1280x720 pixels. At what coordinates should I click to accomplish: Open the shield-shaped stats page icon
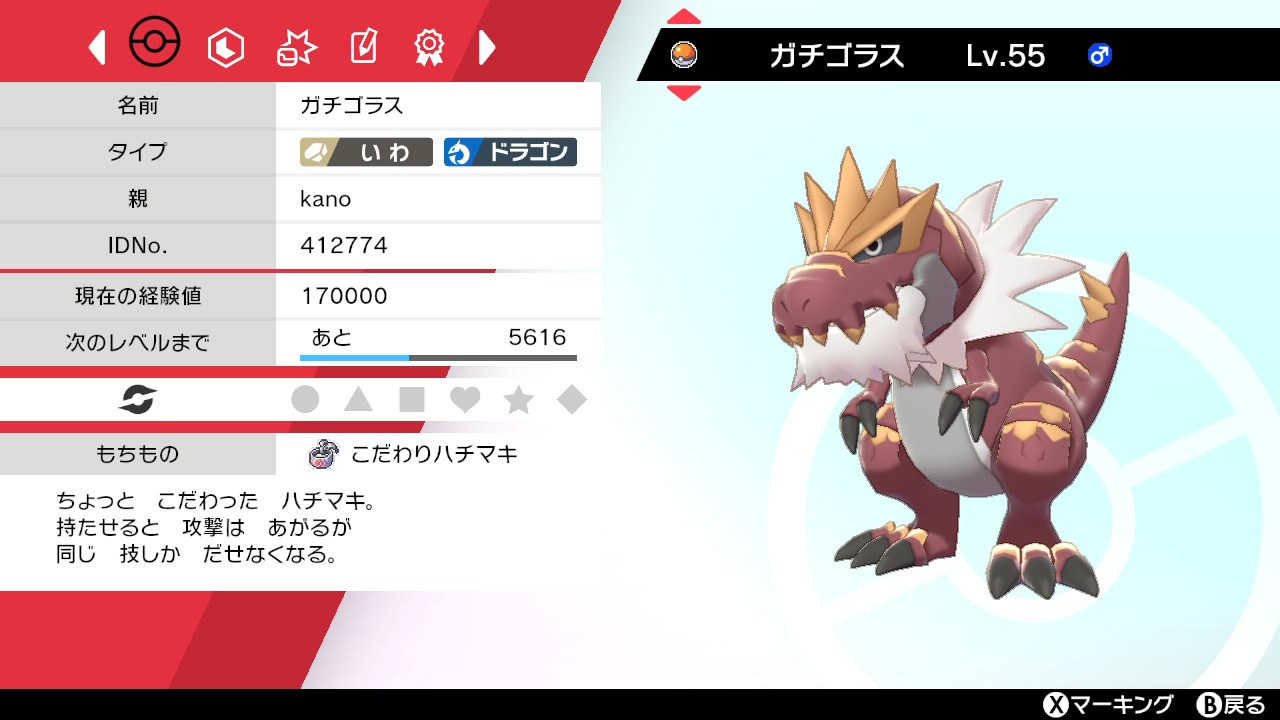(225, 45)
